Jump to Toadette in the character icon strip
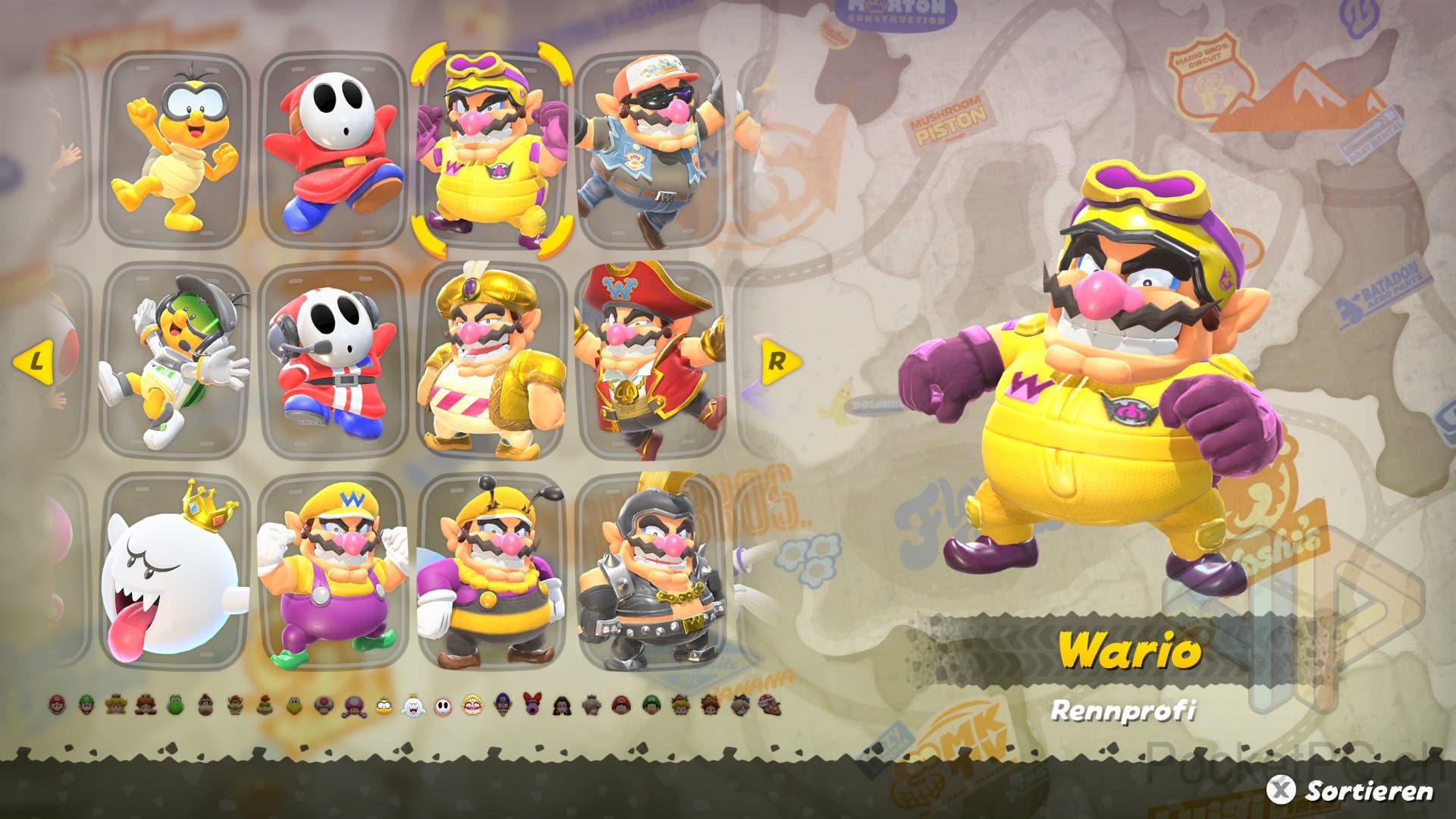The height and width of the screenshot is (819, 1456). pos(354,706)
